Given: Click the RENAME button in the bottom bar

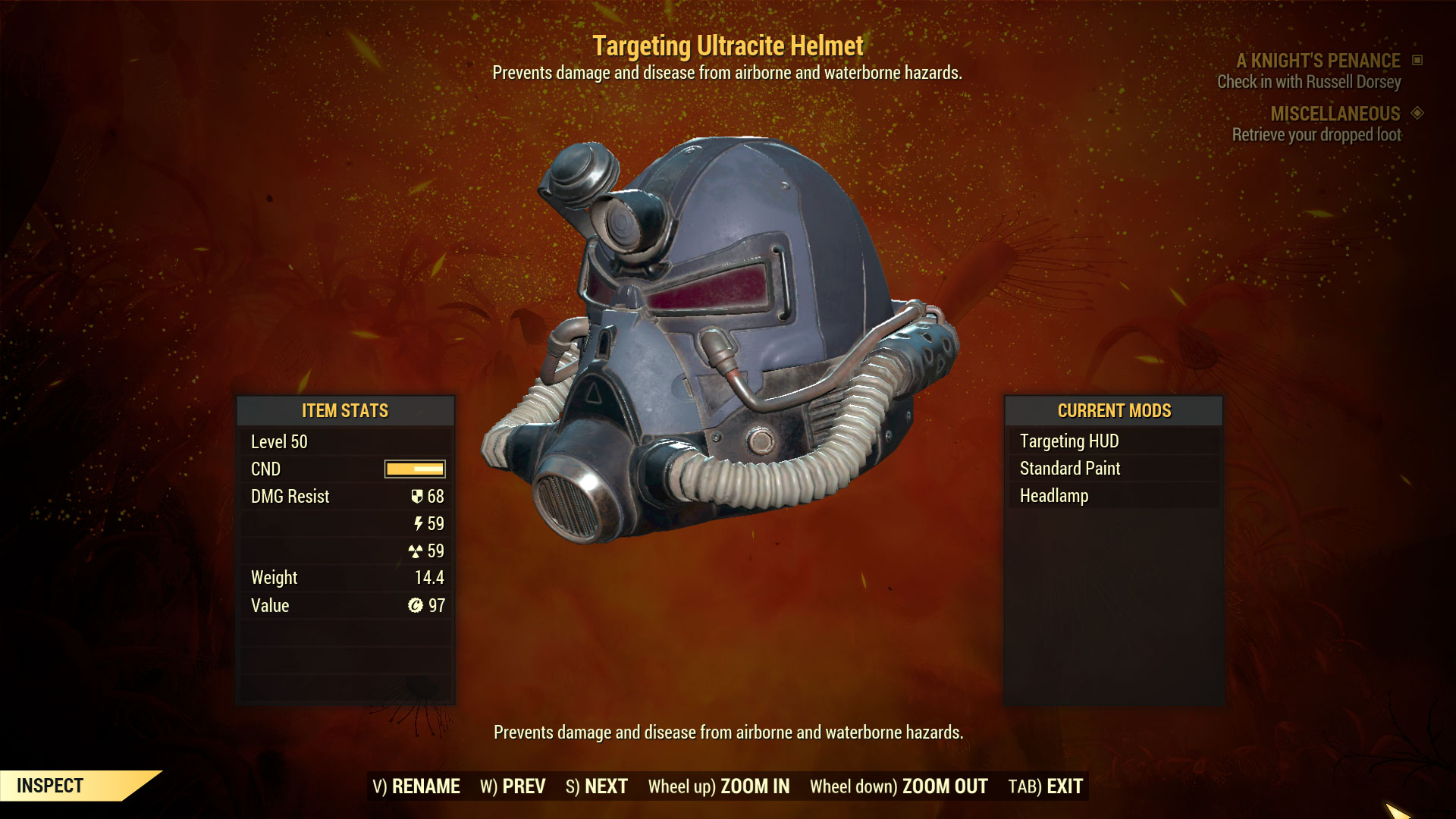Looking at the screenshot, I should click(x=416, y=786).
